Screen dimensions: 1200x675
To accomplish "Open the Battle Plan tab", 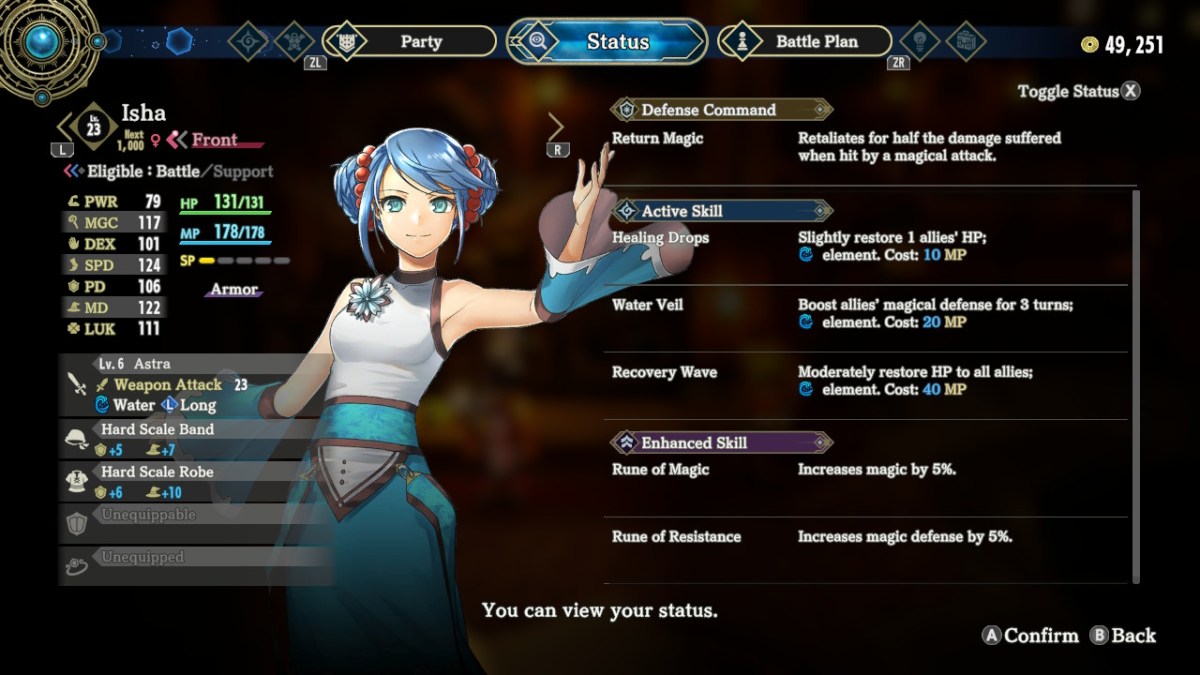I will coord(815,41).
